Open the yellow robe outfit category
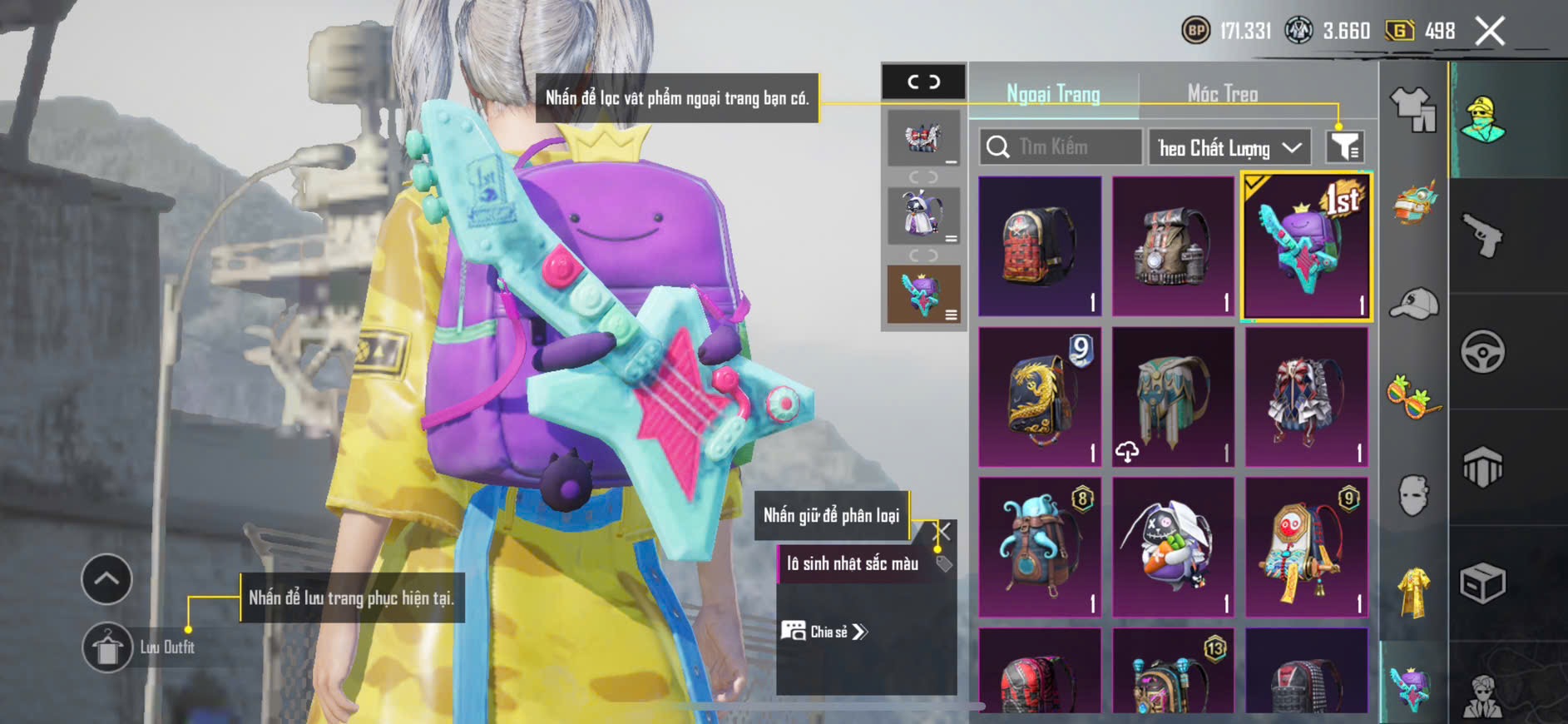1568x724 pixels. [1413, 592]
